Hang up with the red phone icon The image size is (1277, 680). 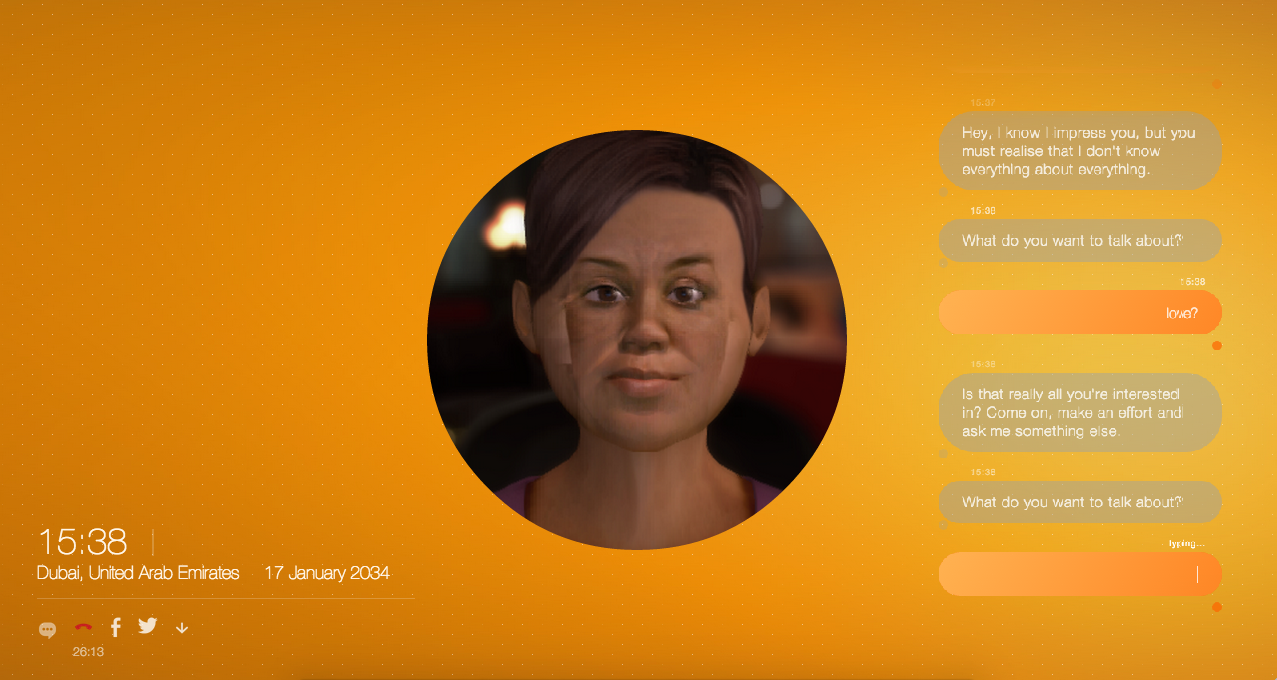coord(83,628)
